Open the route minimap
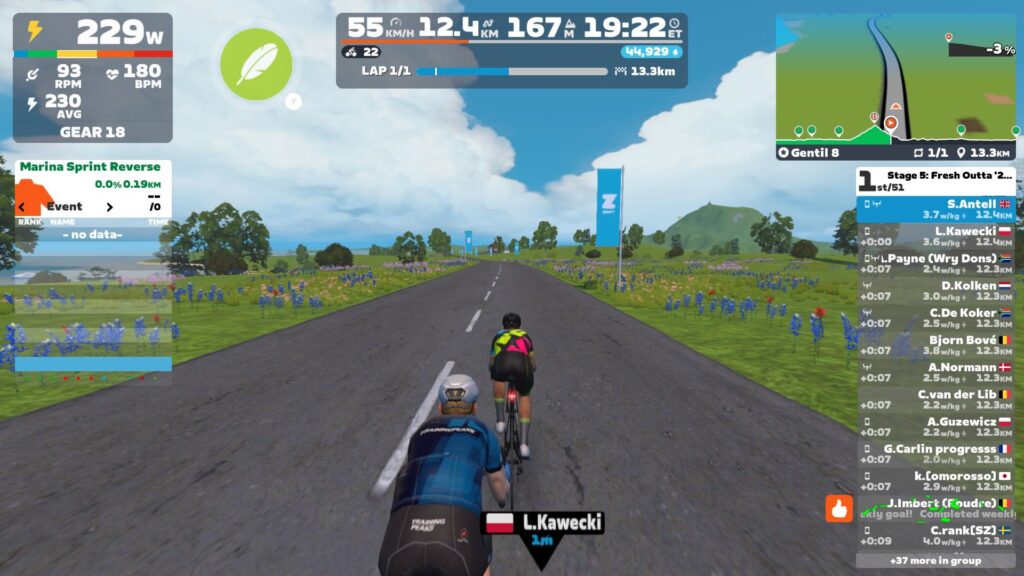Image resolution: width=1024 pixels, height=576 pixels. [895, 78]
